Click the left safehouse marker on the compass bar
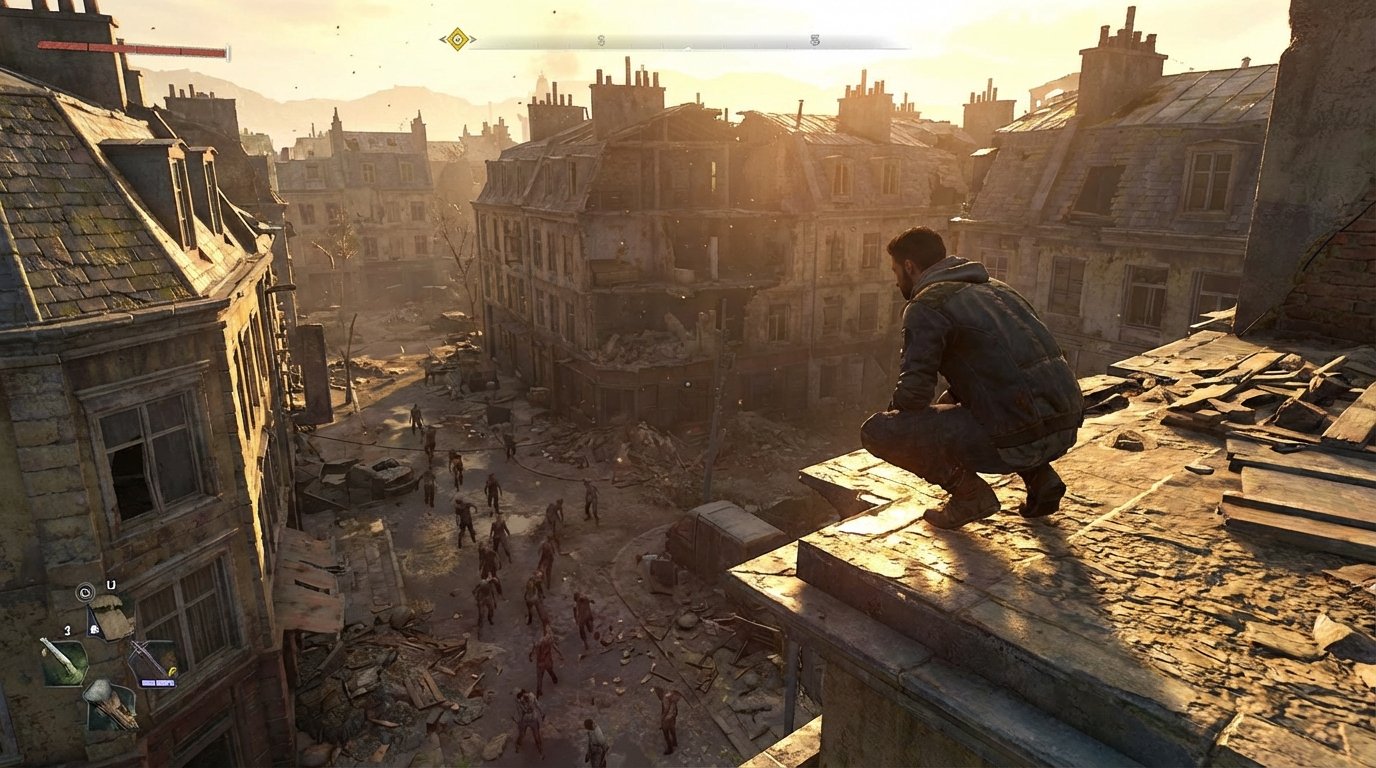The height and width of the screenshot is (768, 1376). pos(600,42)
